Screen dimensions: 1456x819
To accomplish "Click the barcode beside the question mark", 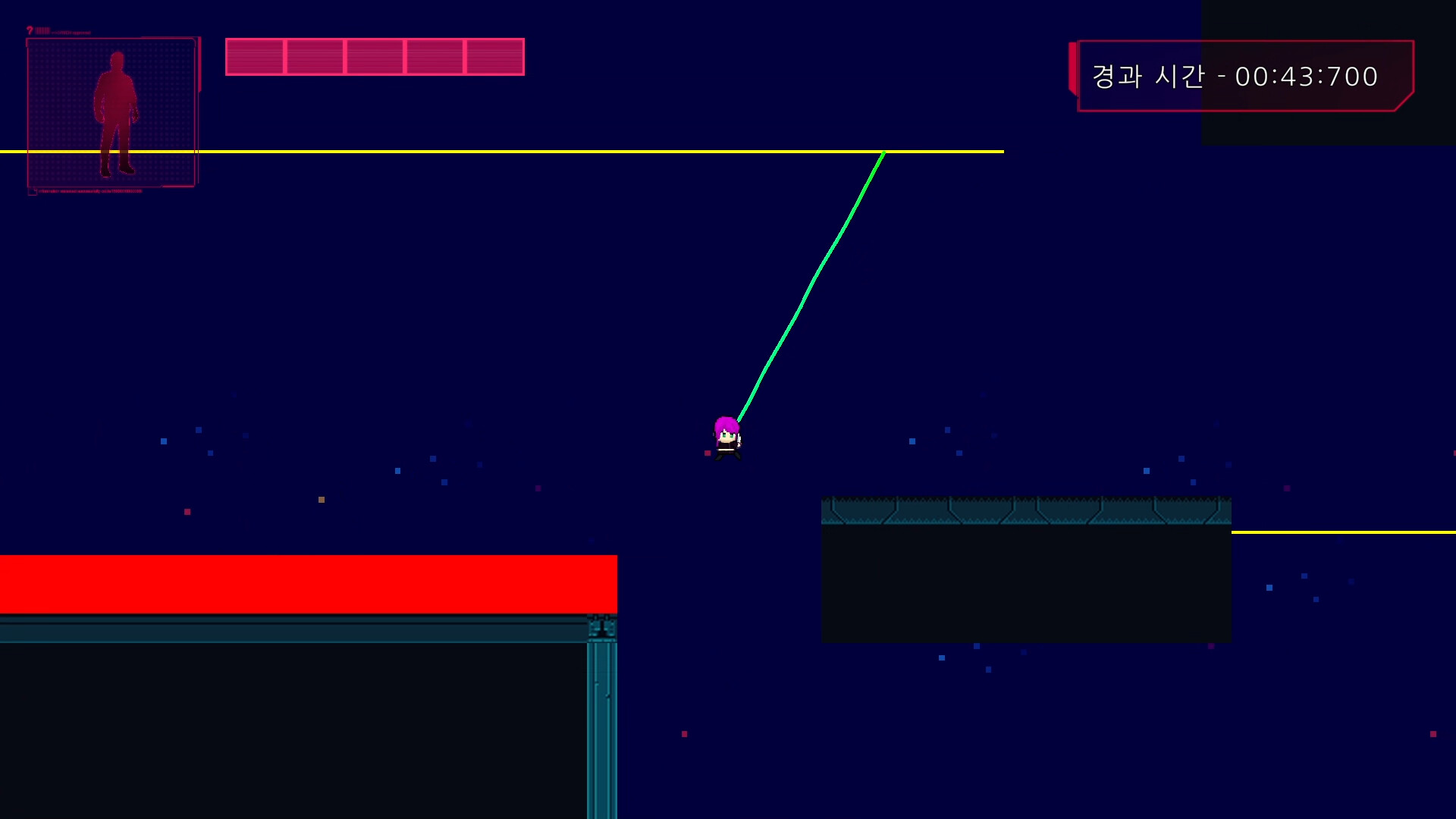I will coord(43,30).
